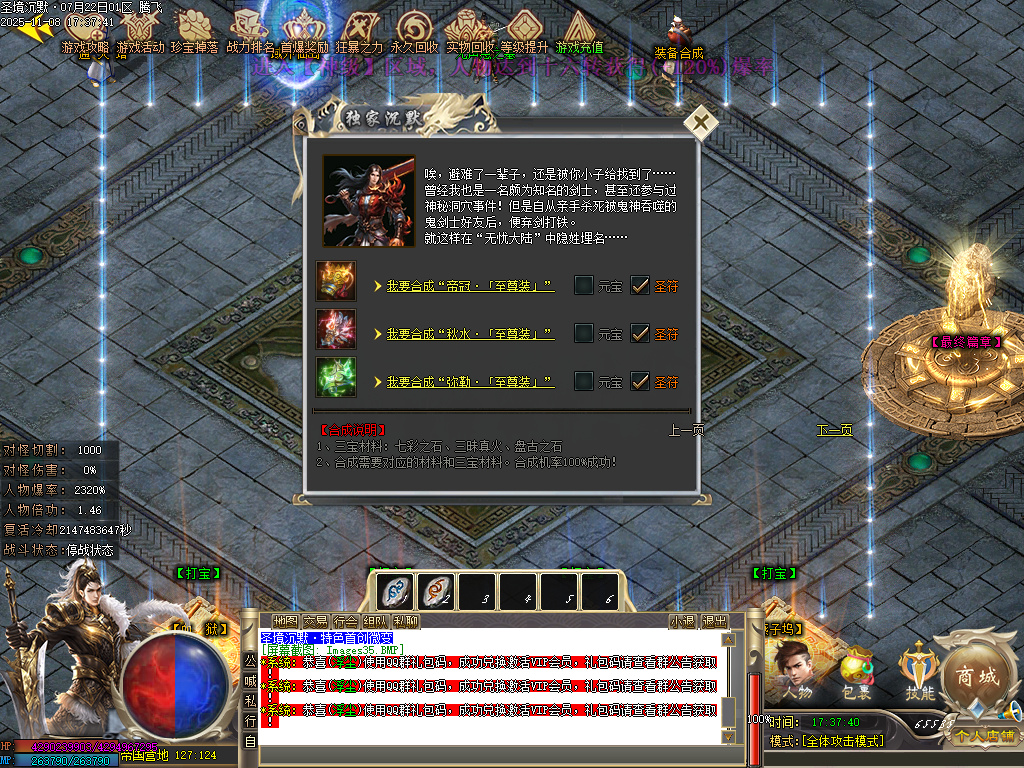Close the 独家沉默 dialog window
This screenshot has height=768, width=1024.
[702, 123]
